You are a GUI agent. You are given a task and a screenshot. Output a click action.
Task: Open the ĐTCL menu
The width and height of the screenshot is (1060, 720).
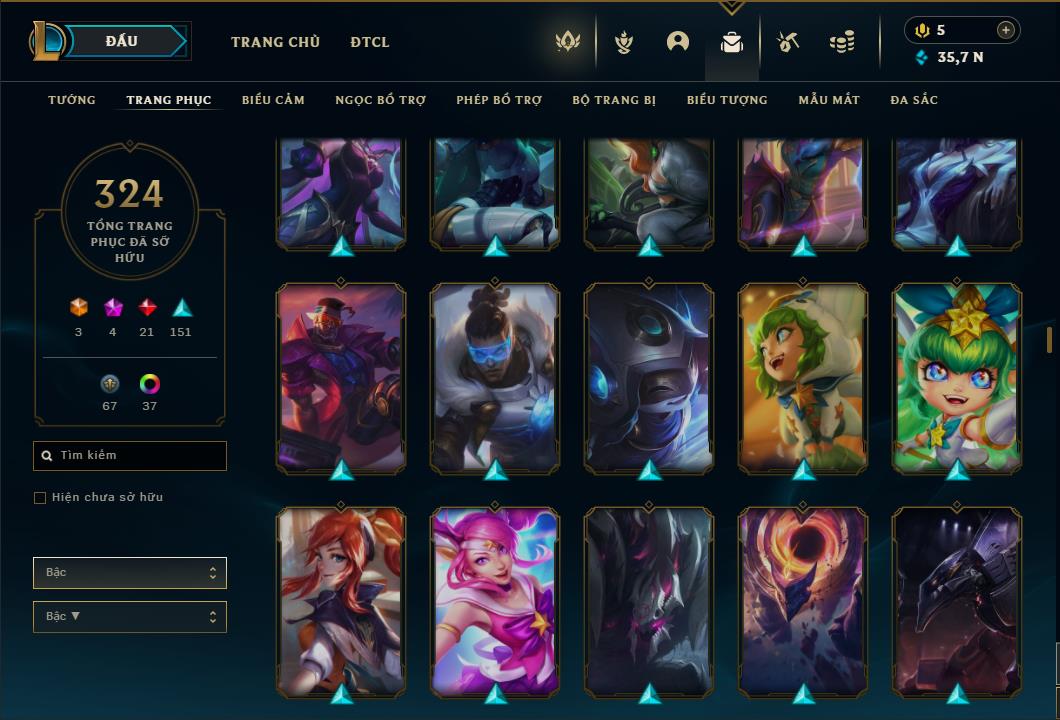370,42
